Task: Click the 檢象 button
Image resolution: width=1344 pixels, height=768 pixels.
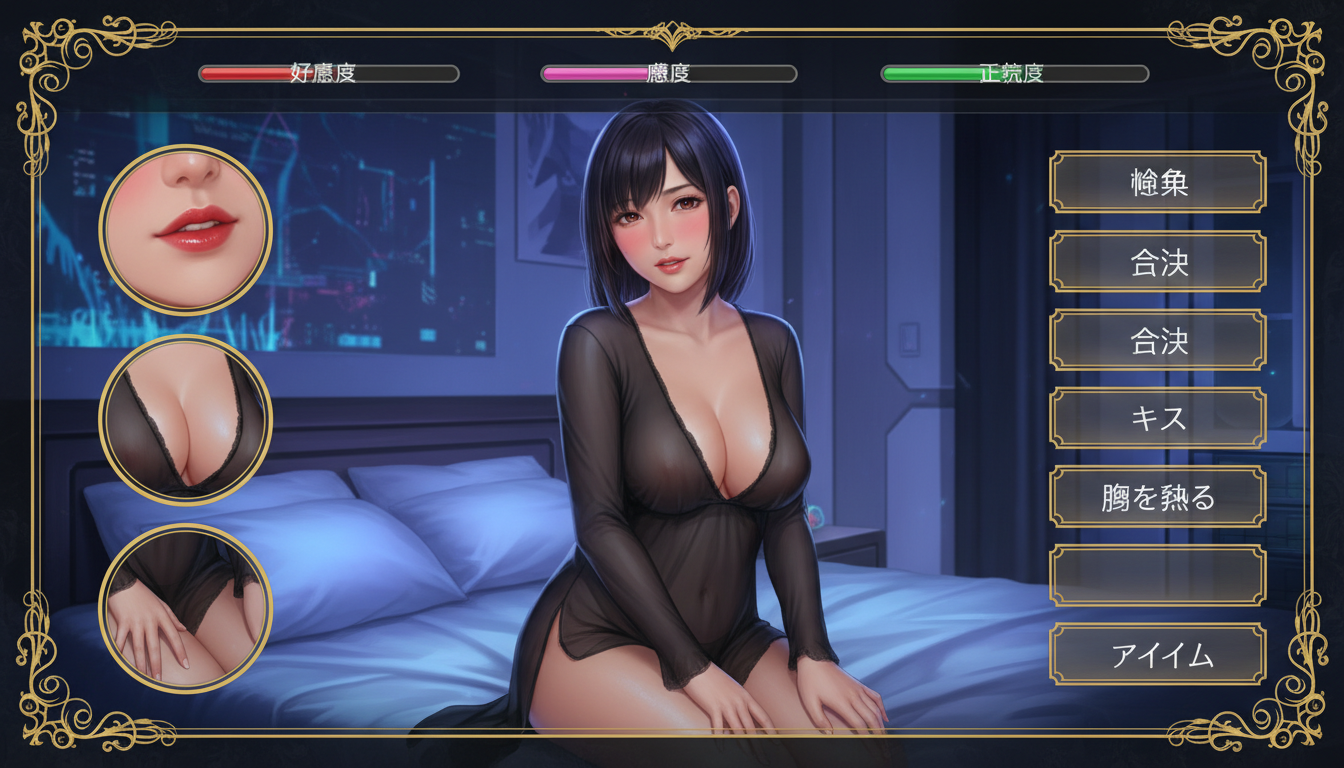Action: coord(1158,182)
